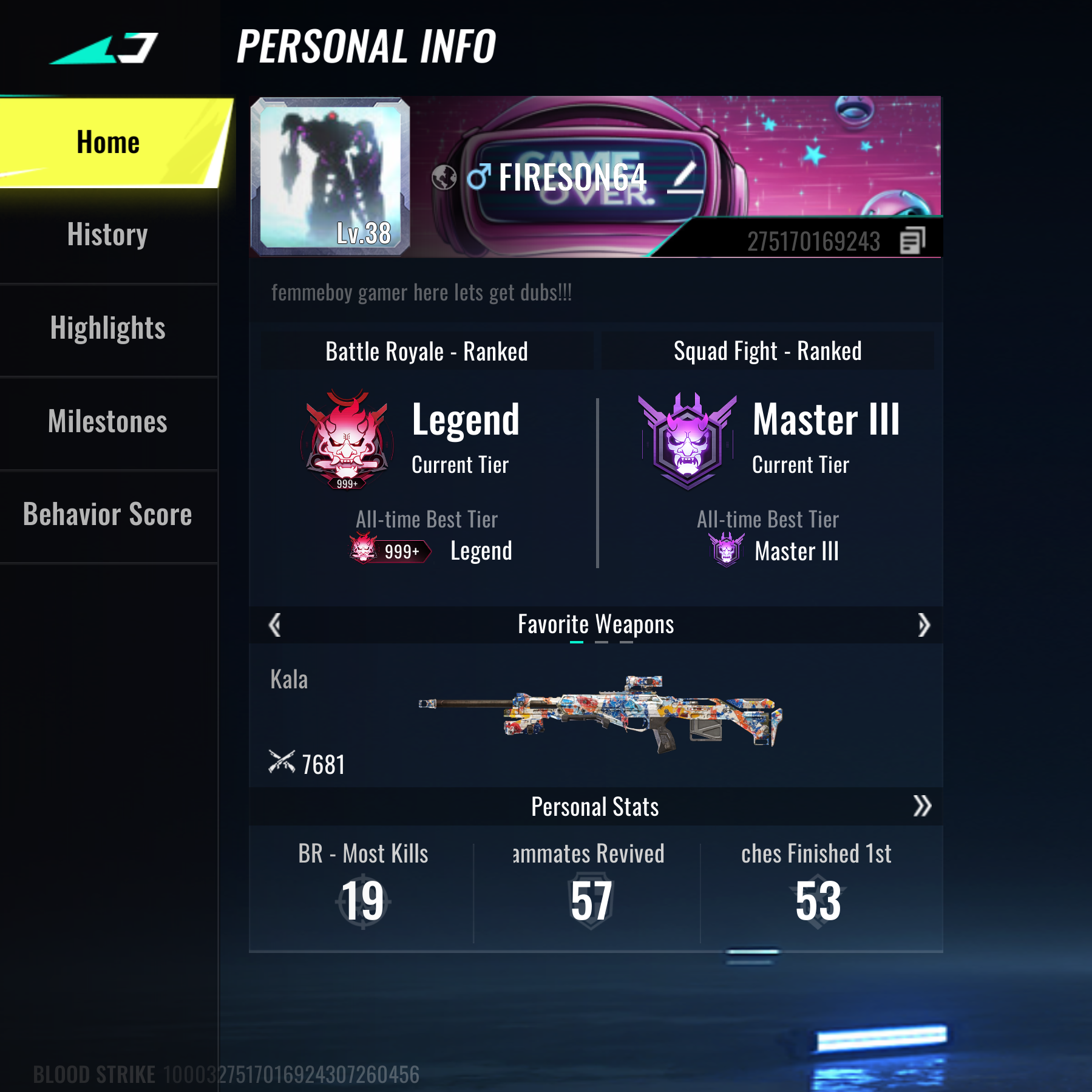Viewport: 1092px width, 1092px height.
Task: Switch to the Highlights tab
Action: (x=108, y=328)
